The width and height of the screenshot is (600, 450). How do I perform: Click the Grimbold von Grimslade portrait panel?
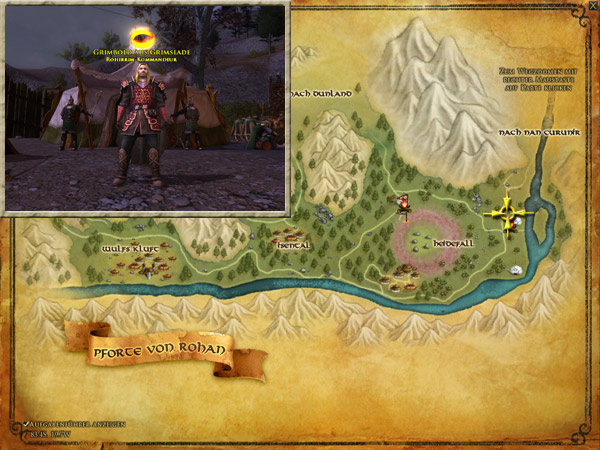[x=147, y=107]
